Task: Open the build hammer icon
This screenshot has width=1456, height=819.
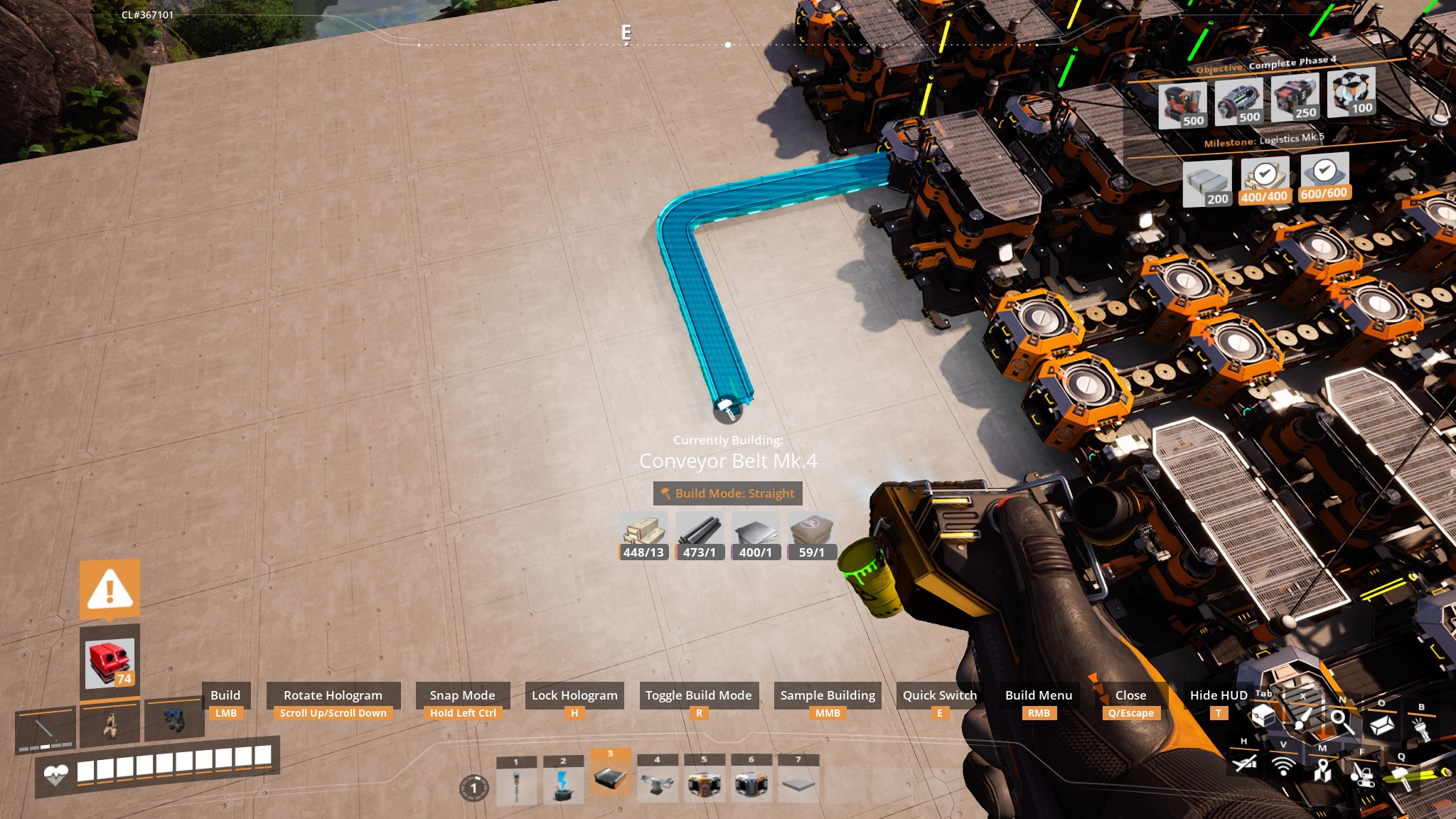Action: coord(1399,773)
